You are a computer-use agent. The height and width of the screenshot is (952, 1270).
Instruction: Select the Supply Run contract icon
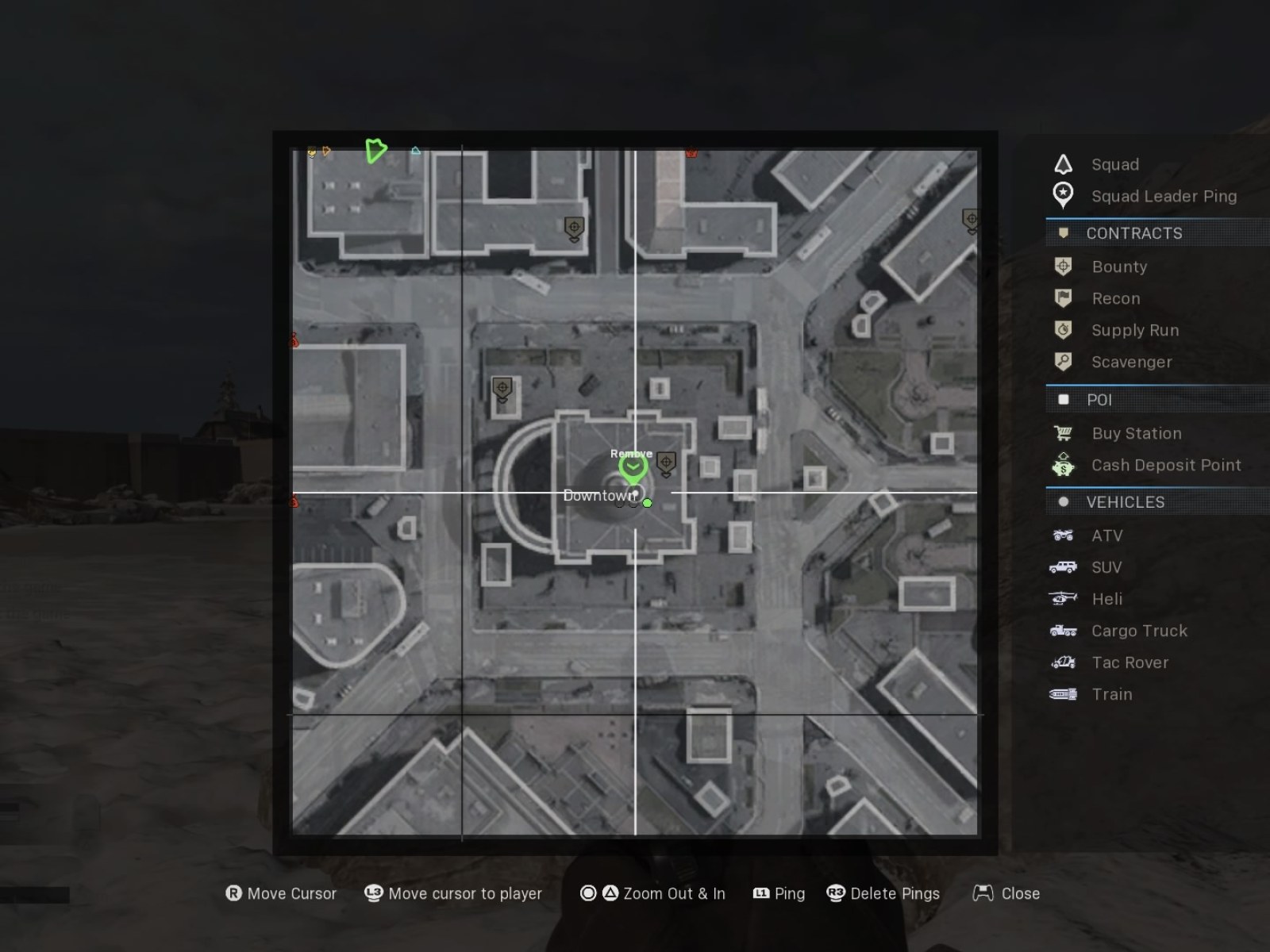pyautogui.click(x=1063, y=330)
